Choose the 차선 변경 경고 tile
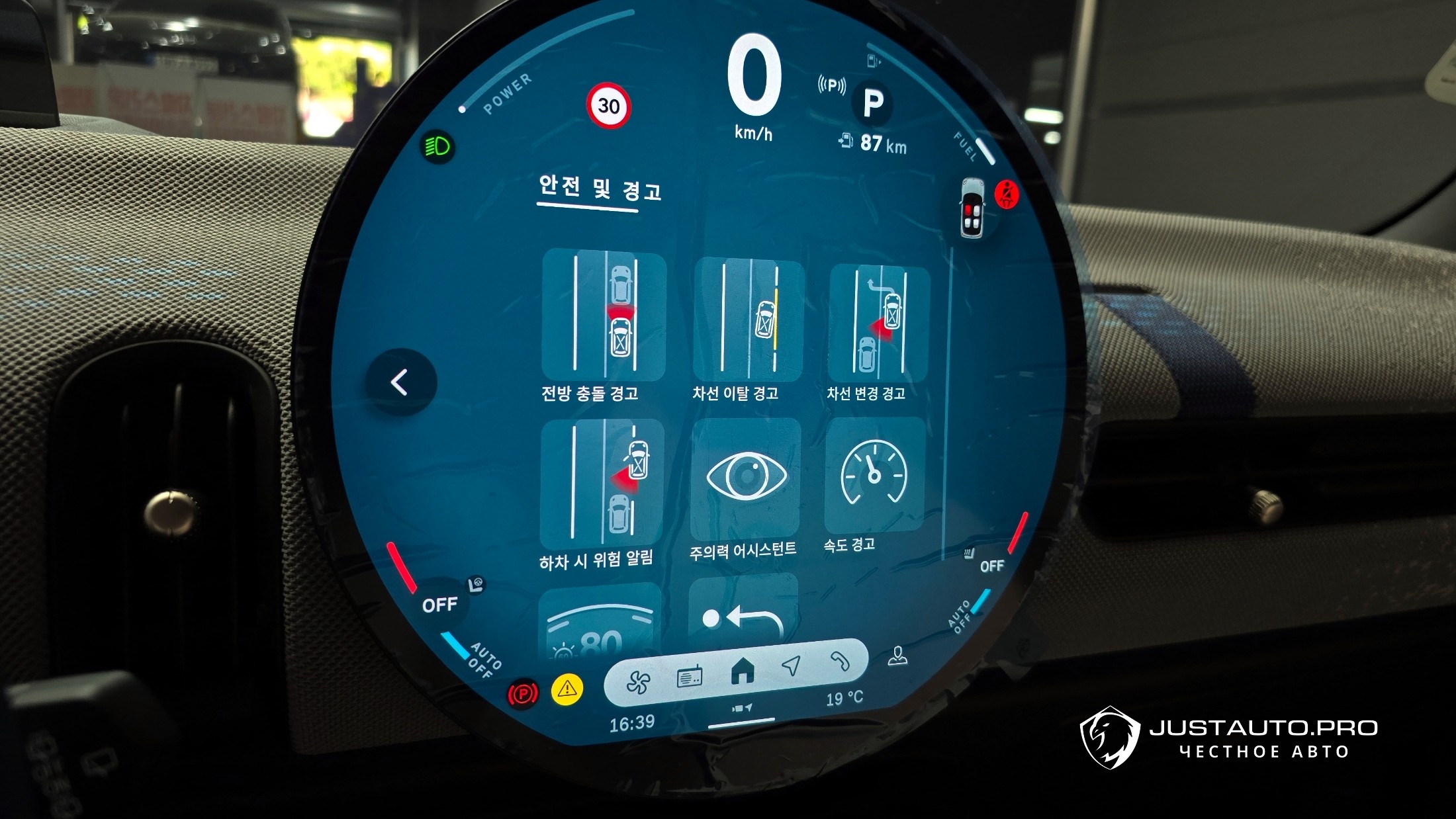The height and width of the screenshot is (819, 1456). click(879, 322)
